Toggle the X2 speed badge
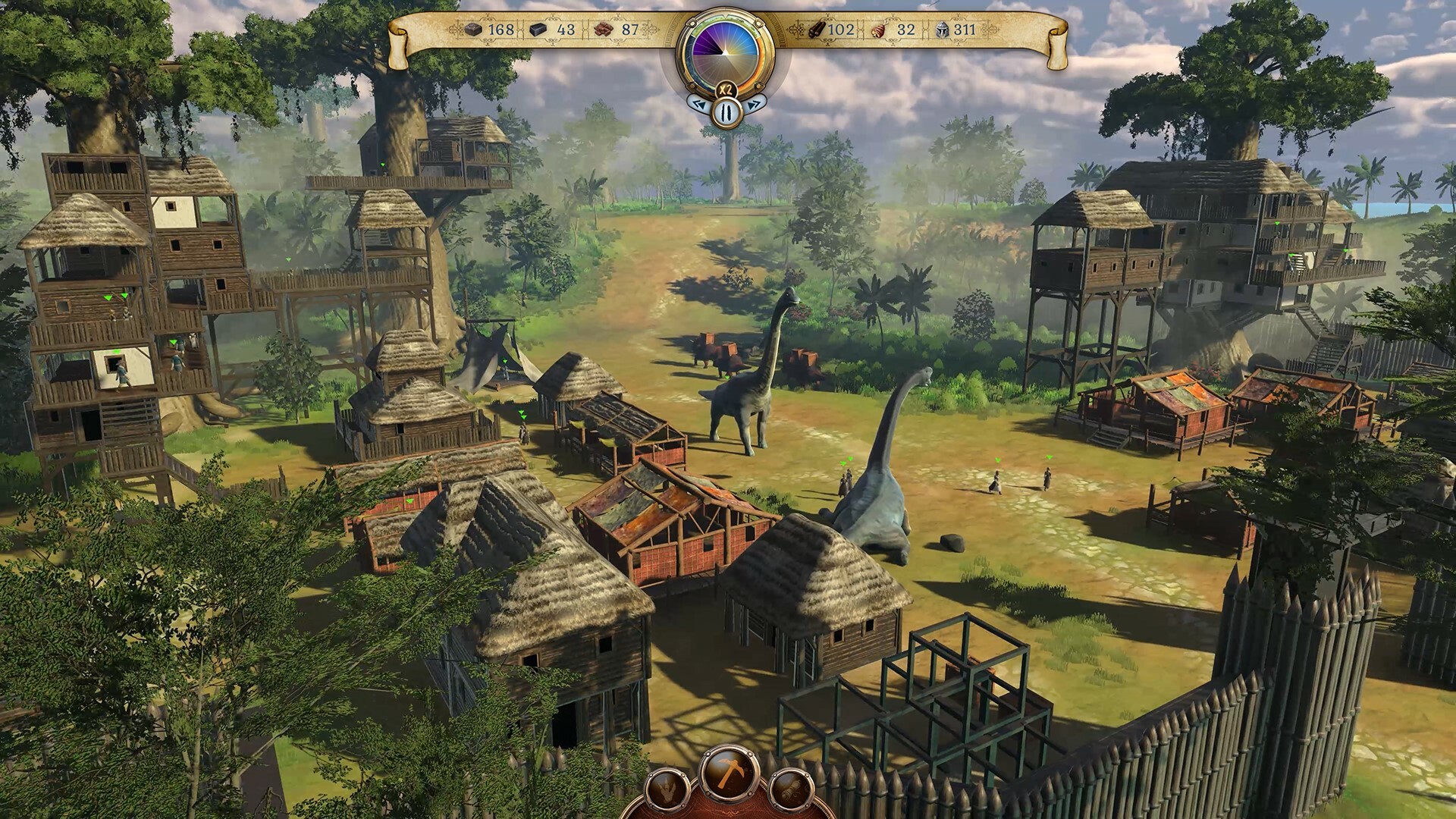 pyautogui.click(x=726, y=88)
